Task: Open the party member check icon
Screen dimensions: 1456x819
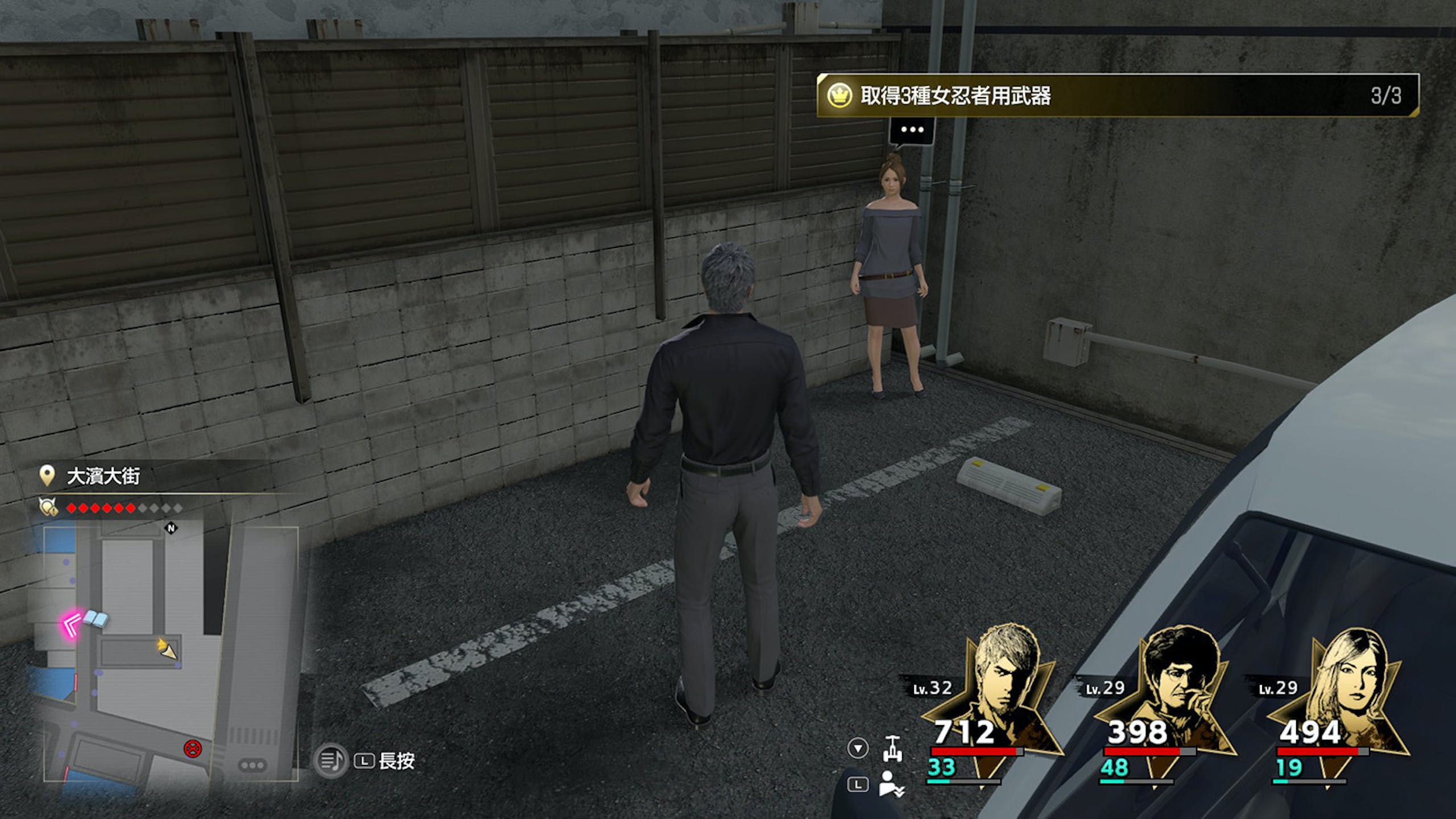Action: tap(891, 784)
